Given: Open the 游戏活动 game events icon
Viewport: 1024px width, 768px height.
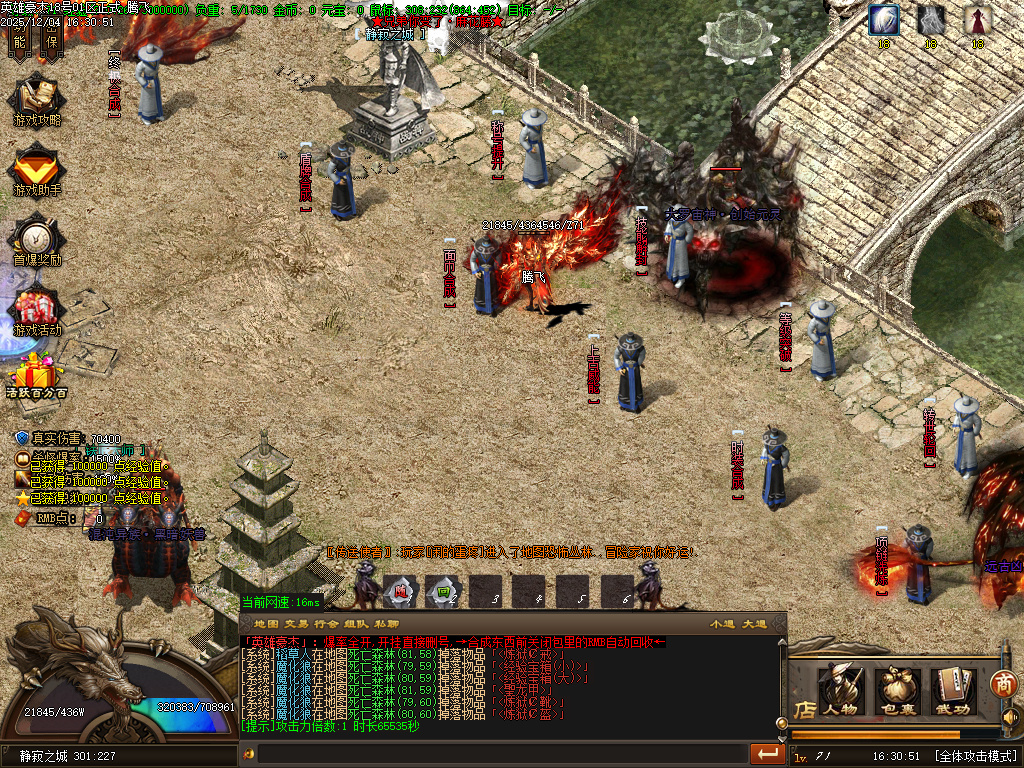Looking at the screenshot, I should pyautogui.click(x=37, y=310).
